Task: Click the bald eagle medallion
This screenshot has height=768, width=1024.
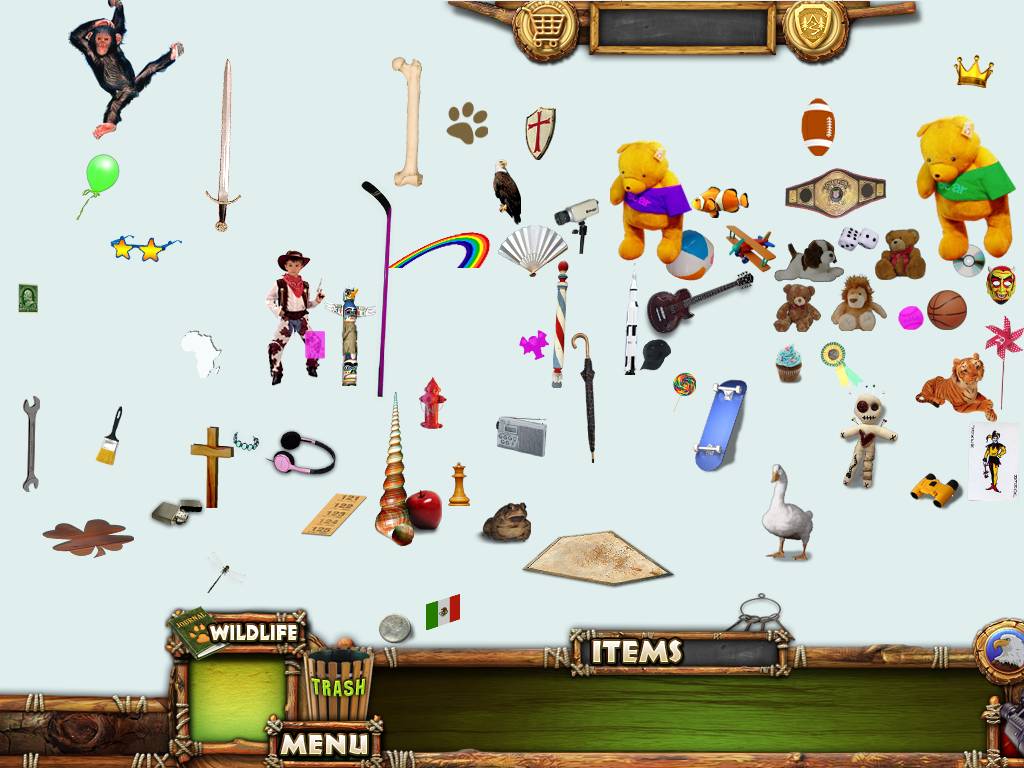Action: pyautogui.click(x=1003, y=650)
